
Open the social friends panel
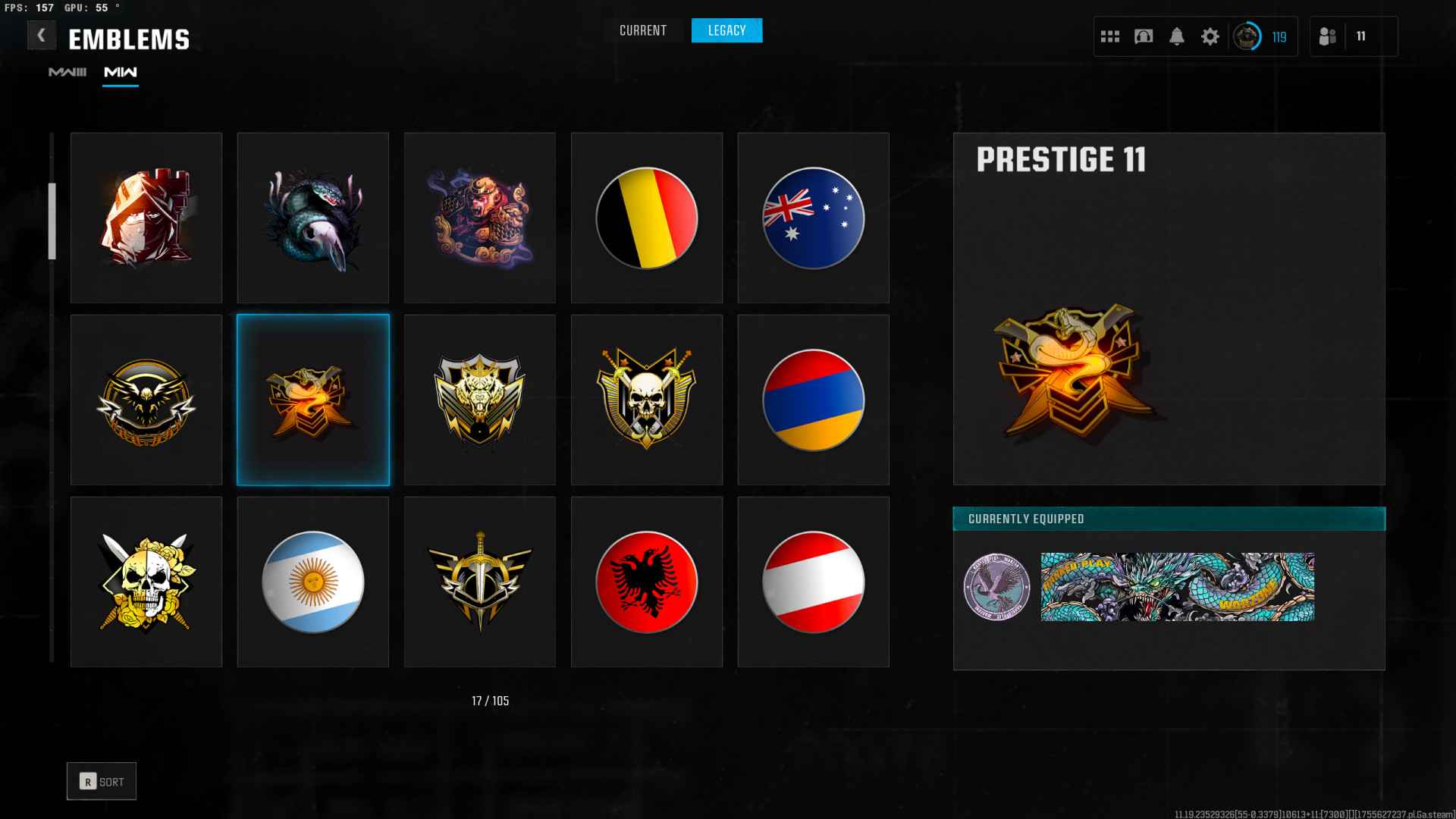pos(1328,36)
